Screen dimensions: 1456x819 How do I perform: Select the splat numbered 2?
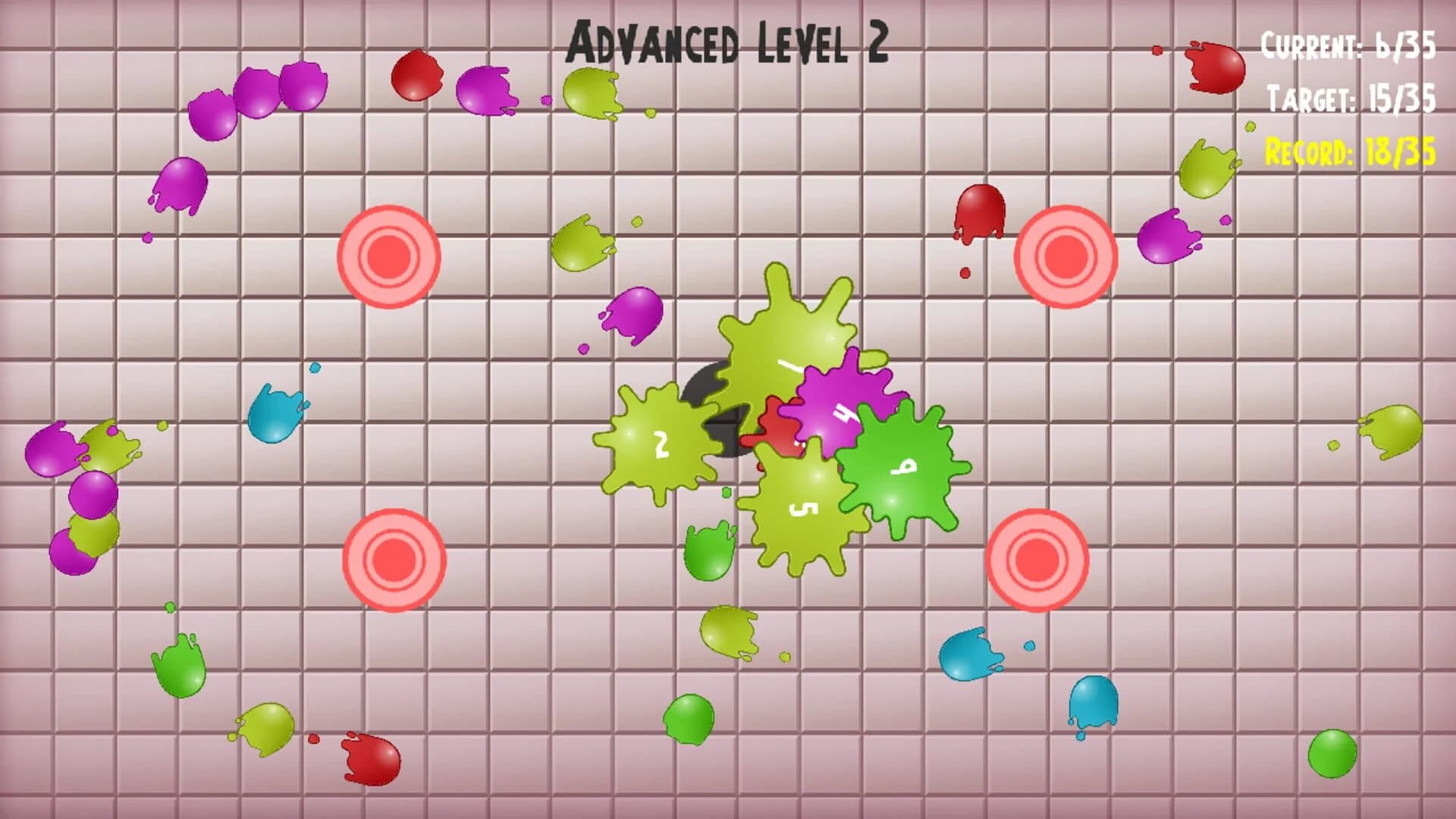tap(660, 438)
